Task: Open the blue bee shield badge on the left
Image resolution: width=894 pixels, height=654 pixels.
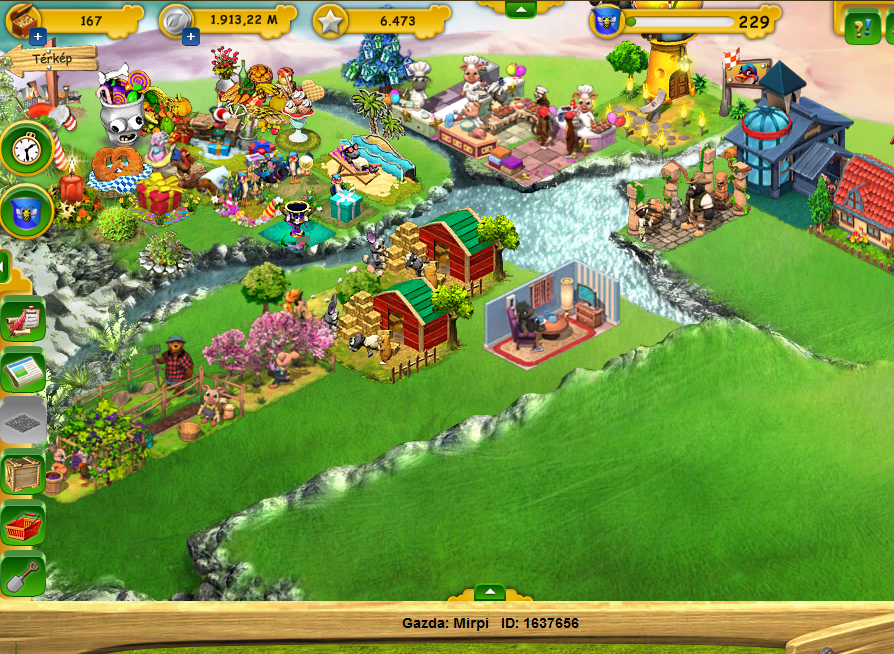Action: click(x=26, y=209)
